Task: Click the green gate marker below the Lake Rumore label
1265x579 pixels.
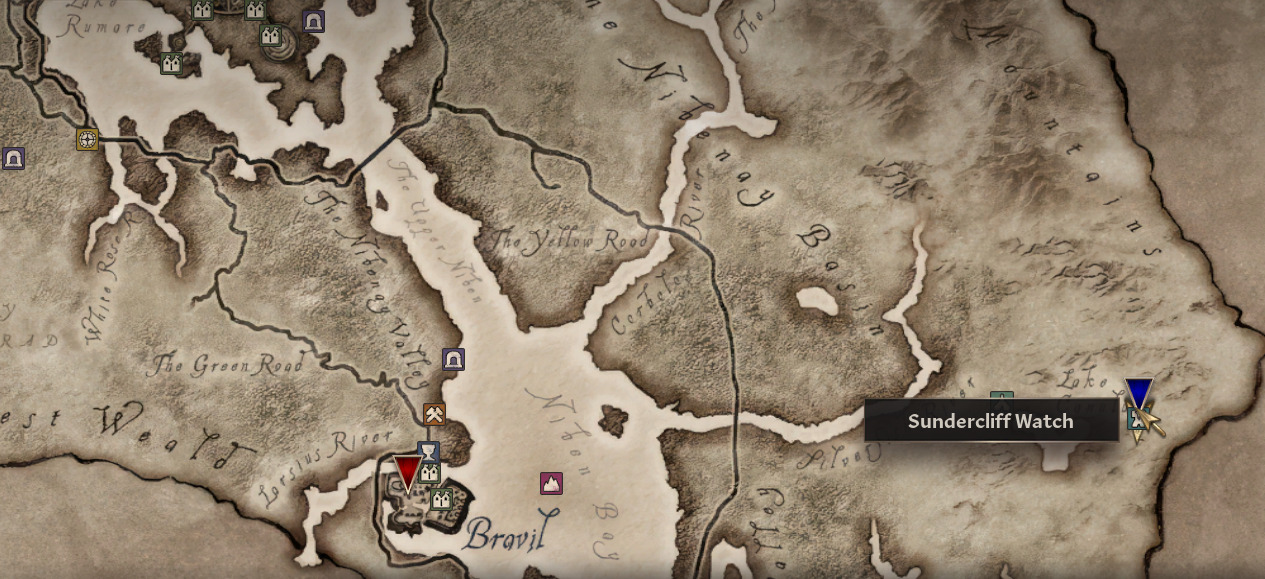Action: [171, 64]
